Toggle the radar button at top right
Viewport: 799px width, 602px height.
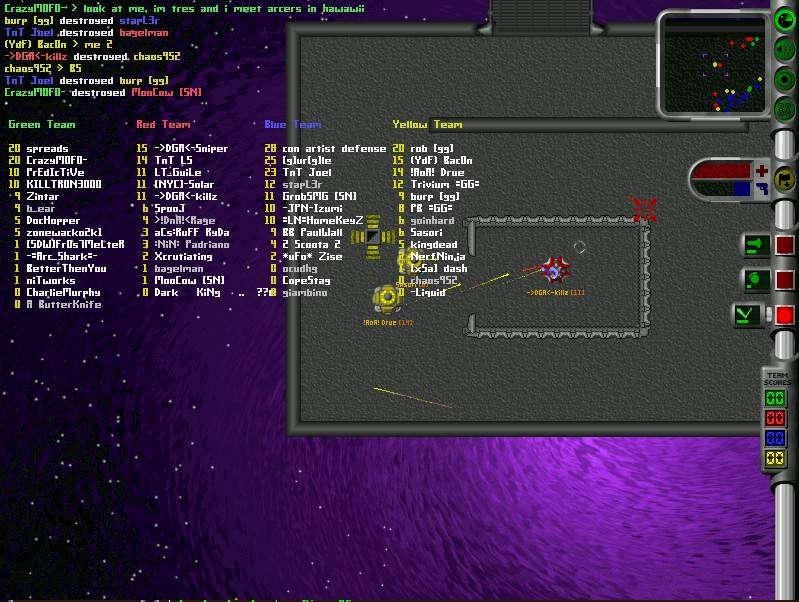point(785,22)
